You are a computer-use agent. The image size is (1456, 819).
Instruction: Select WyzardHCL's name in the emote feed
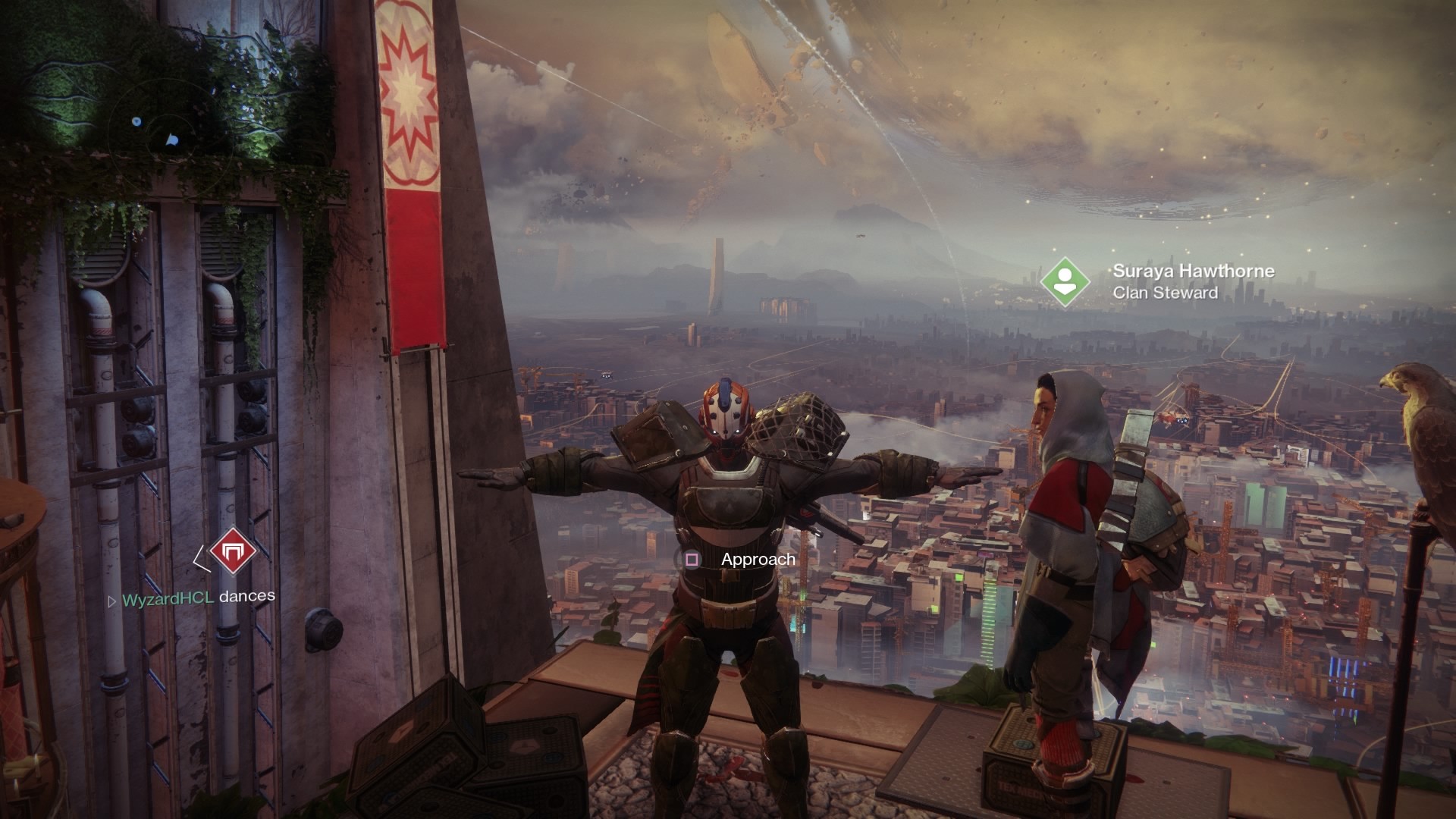168,598
